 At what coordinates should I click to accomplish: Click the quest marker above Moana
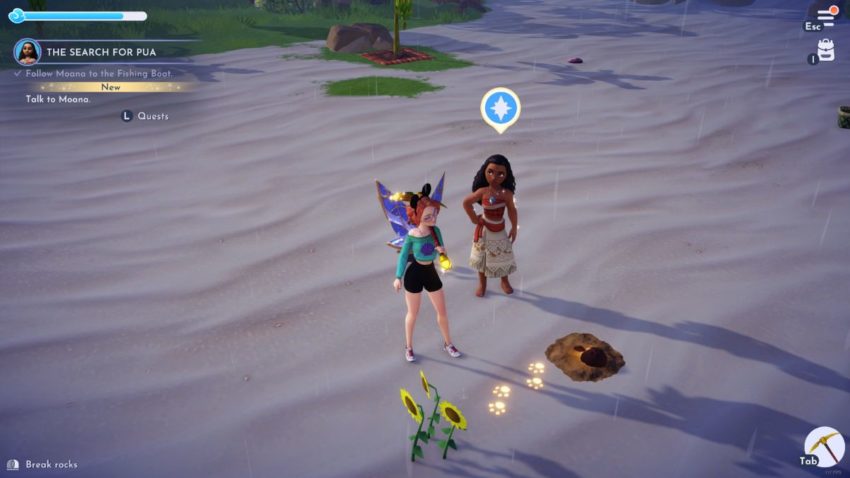pos(500,108)
